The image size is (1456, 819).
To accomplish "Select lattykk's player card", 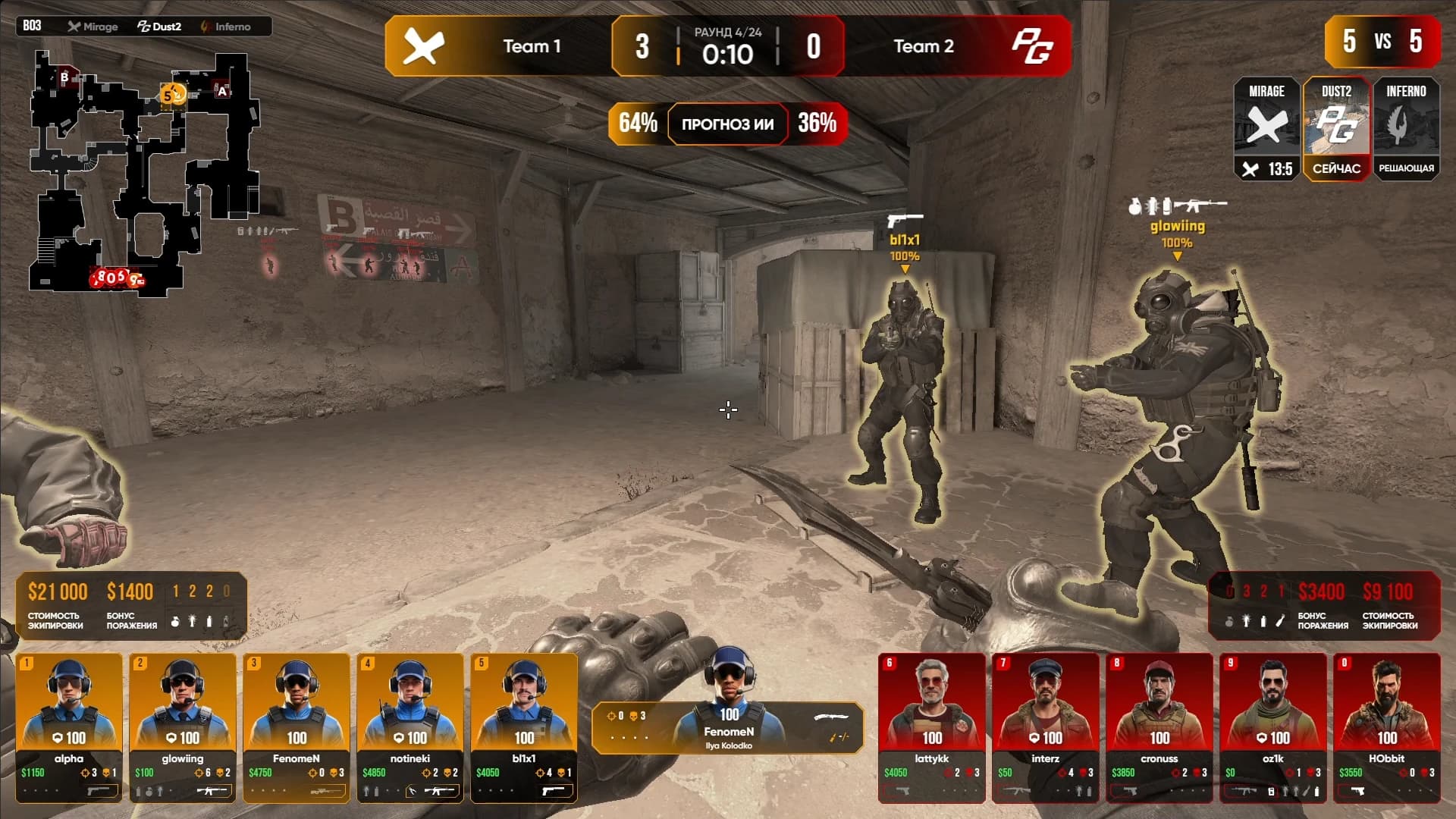I will (x=932, y=726).
